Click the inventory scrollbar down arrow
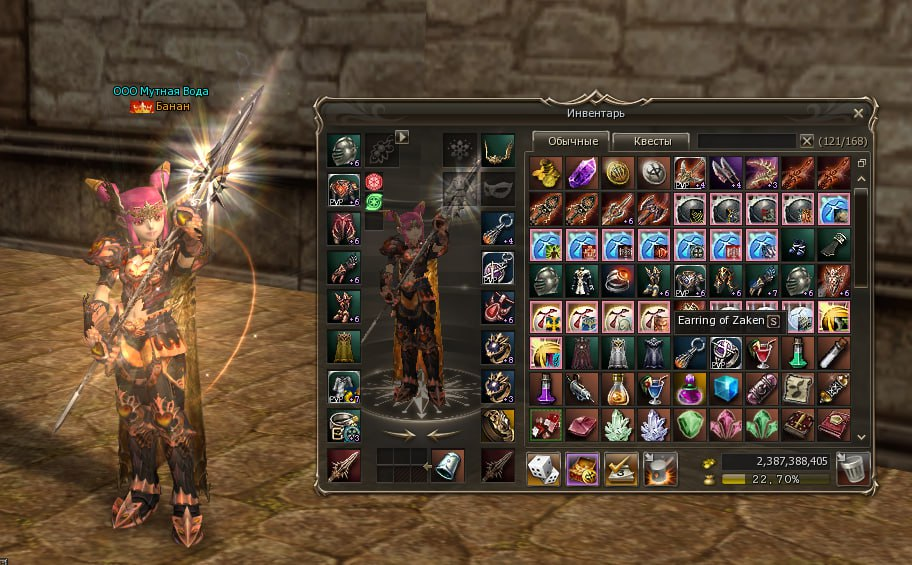 pos(861,437)
